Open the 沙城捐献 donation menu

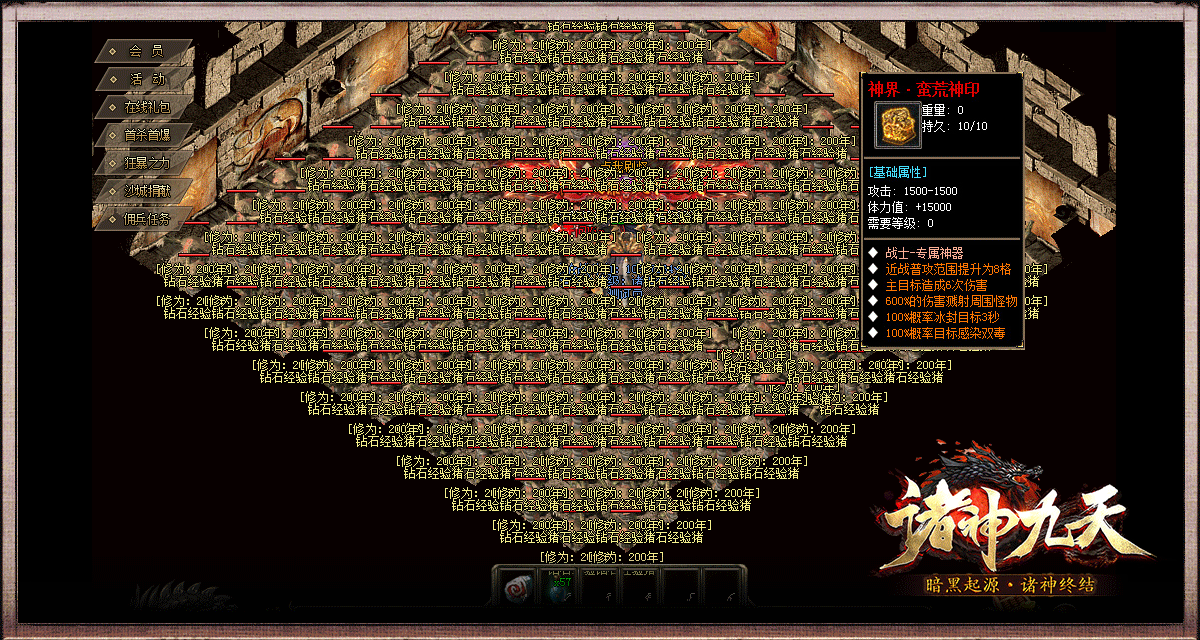[146, 191]
